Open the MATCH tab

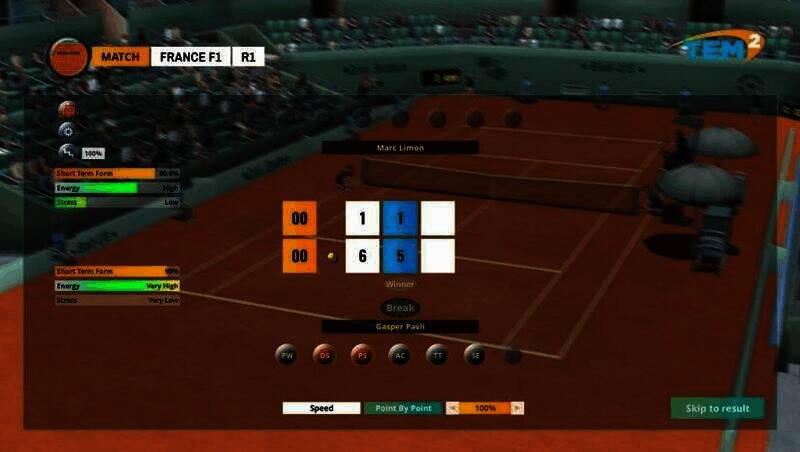click(x=120, y=57)
